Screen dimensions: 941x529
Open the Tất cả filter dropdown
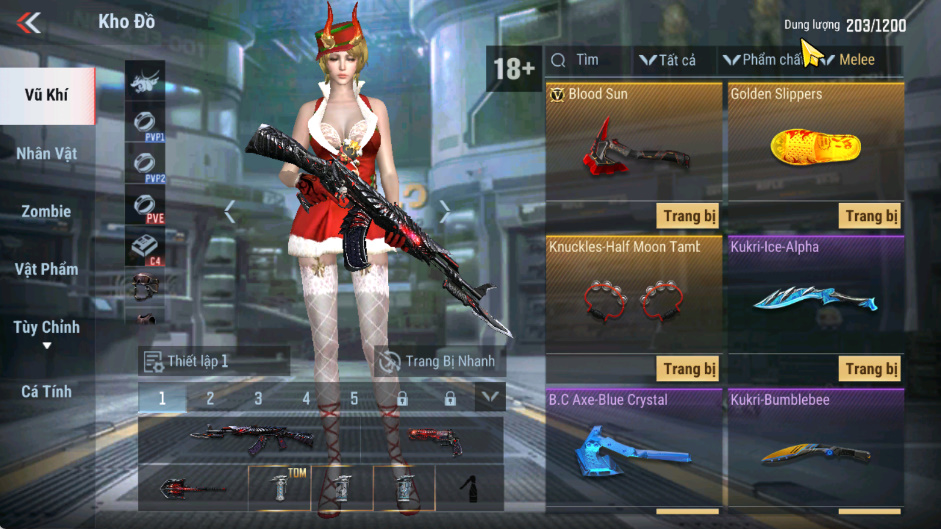point(668,60)
